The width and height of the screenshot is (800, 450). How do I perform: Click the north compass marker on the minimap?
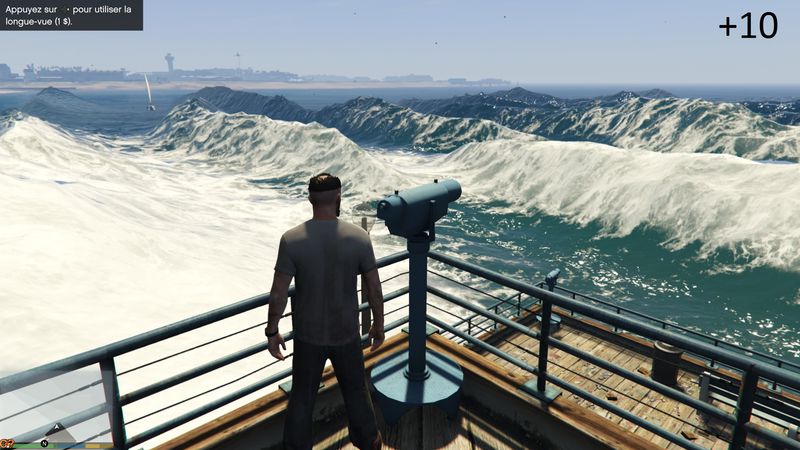(45, 441)
